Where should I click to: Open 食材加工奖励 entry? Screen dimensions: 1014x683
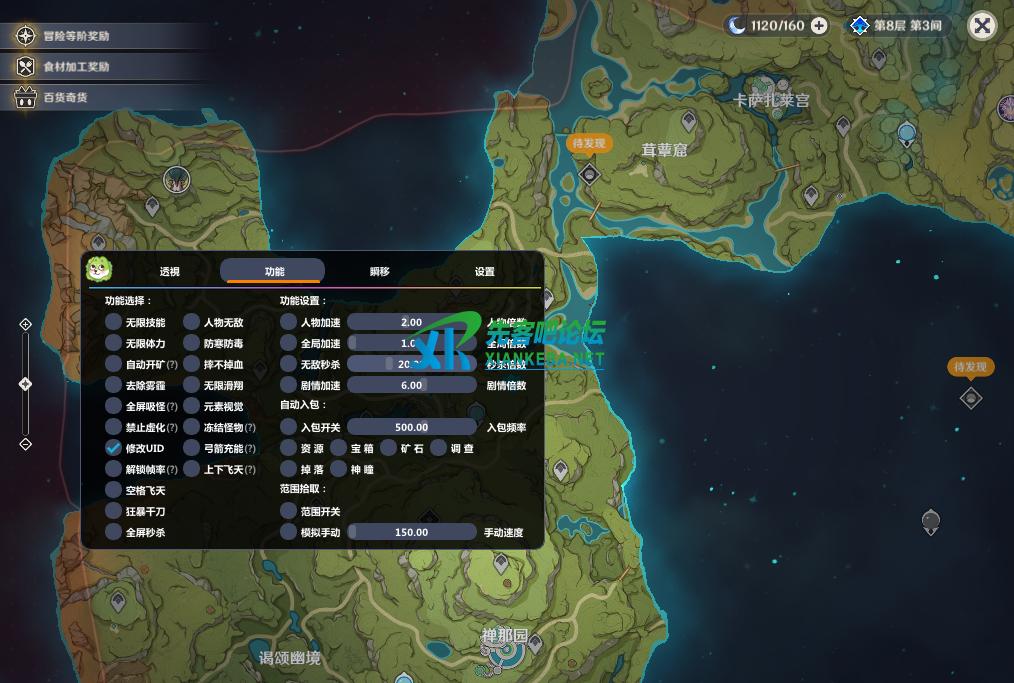[x=76, y=67]
